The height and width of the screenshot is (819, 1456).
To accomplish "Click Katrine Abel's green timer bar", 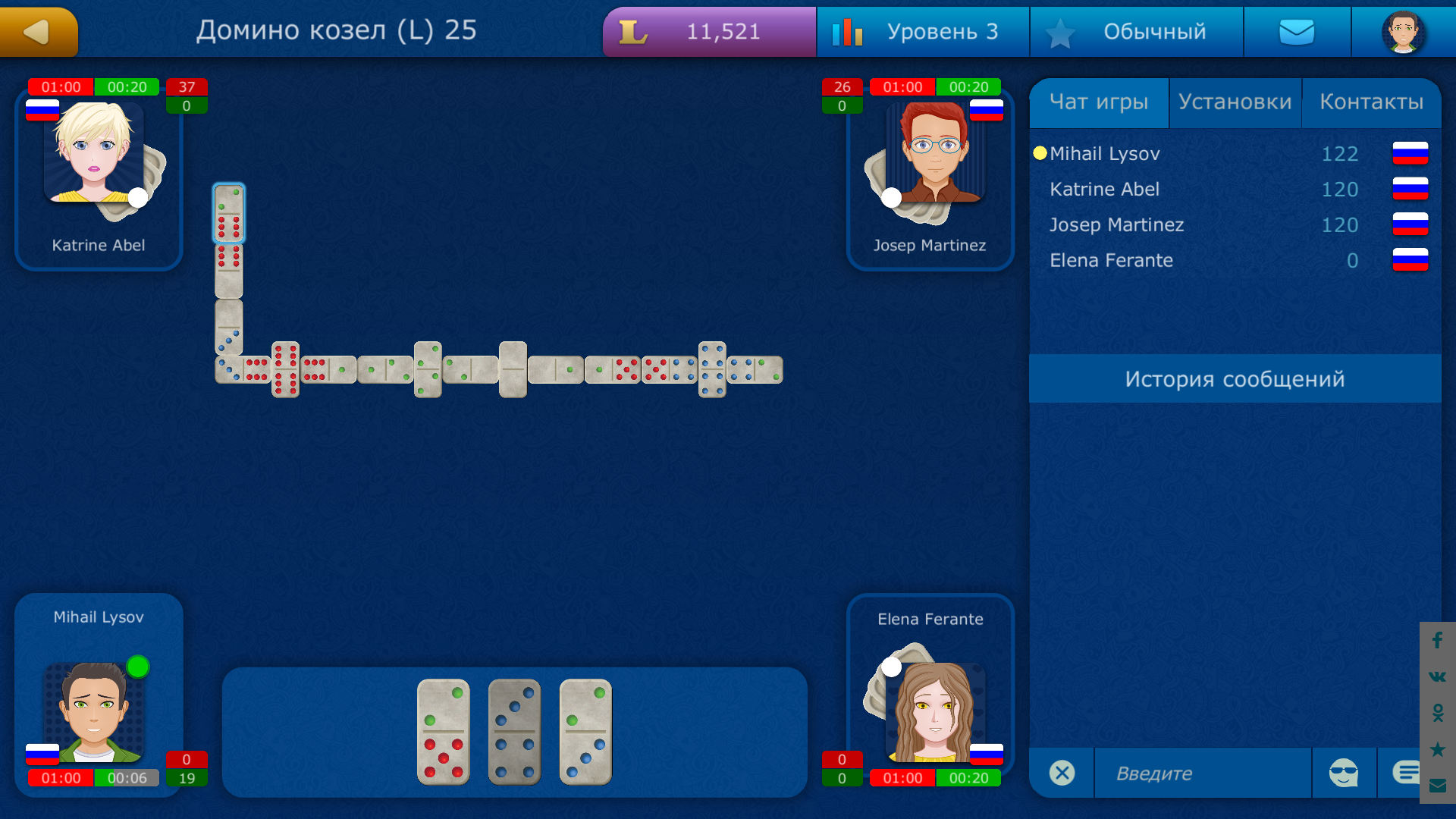I will 126,86.
